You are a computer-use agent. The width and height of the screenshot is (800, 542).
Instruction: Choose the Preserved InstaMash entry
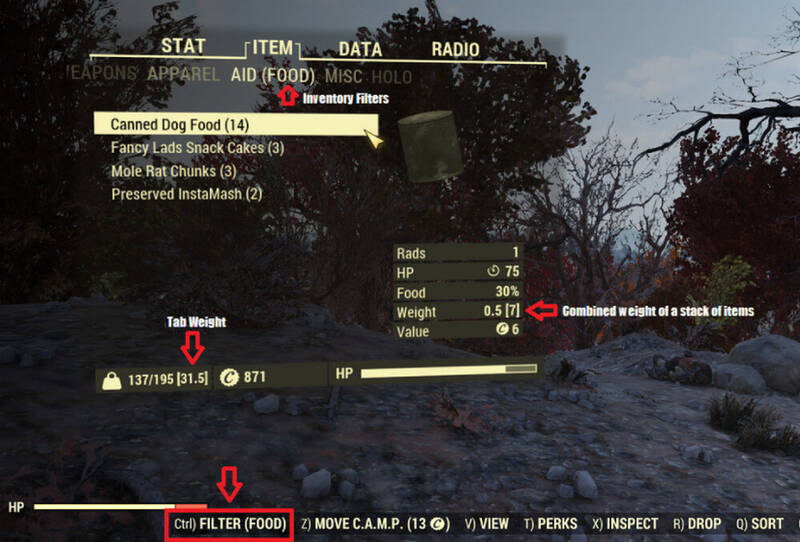pyautogui.click(x=186, y=194)
